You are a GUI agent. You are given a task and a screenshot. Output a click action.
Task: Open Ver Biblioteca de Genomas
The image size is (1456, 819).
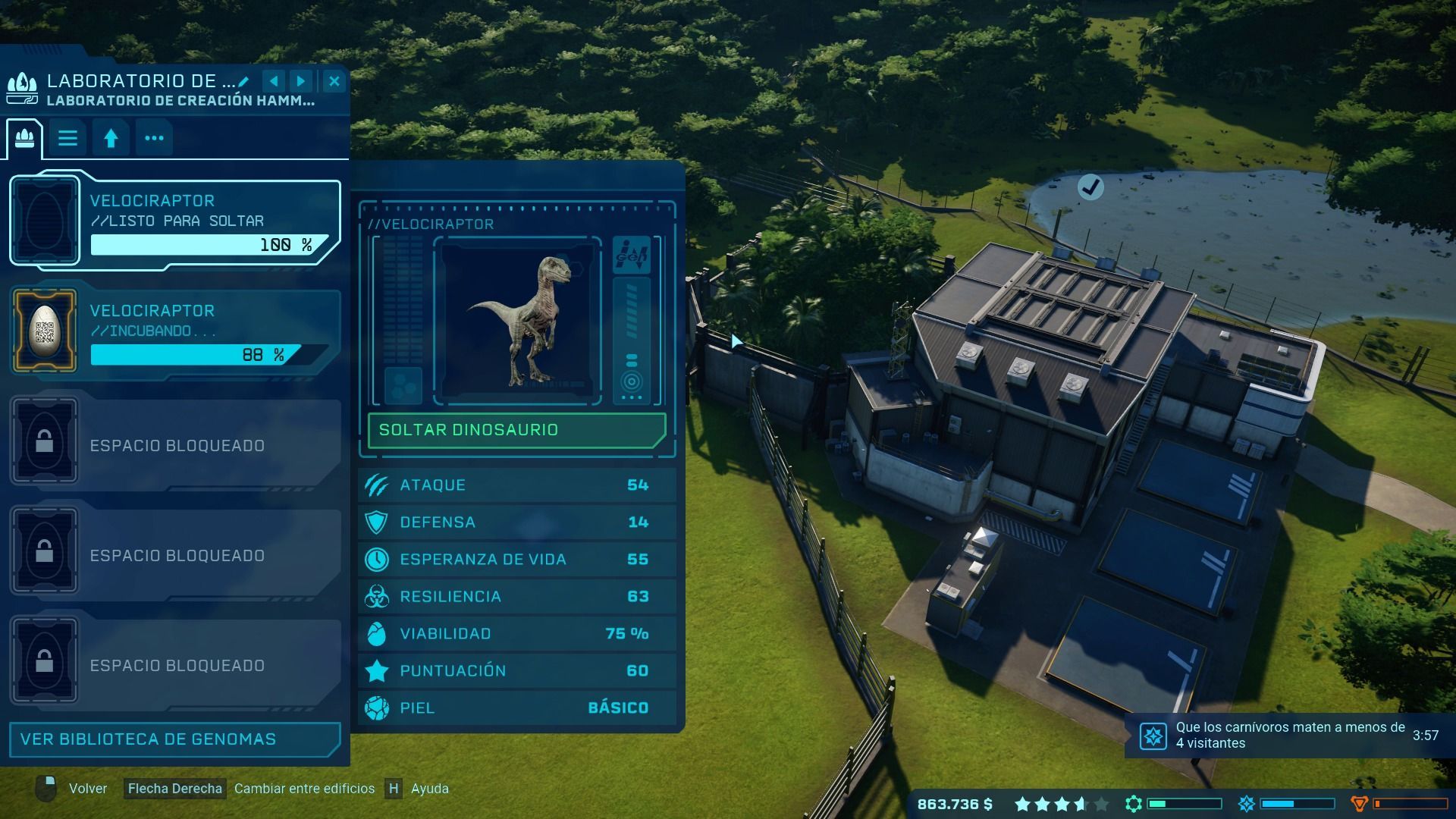point(174,739)
